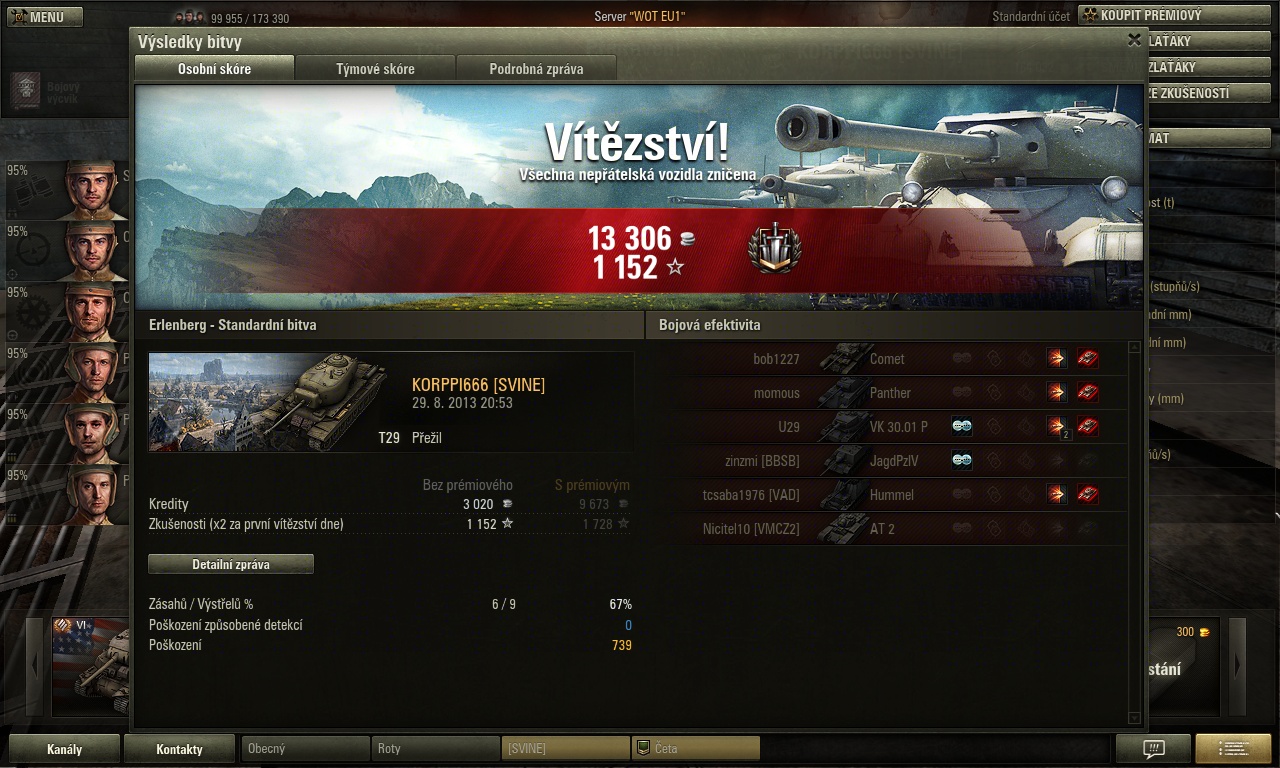Switch to the Roty channel tab
This screenshot has width=1280, height=768.
(436, 748)
